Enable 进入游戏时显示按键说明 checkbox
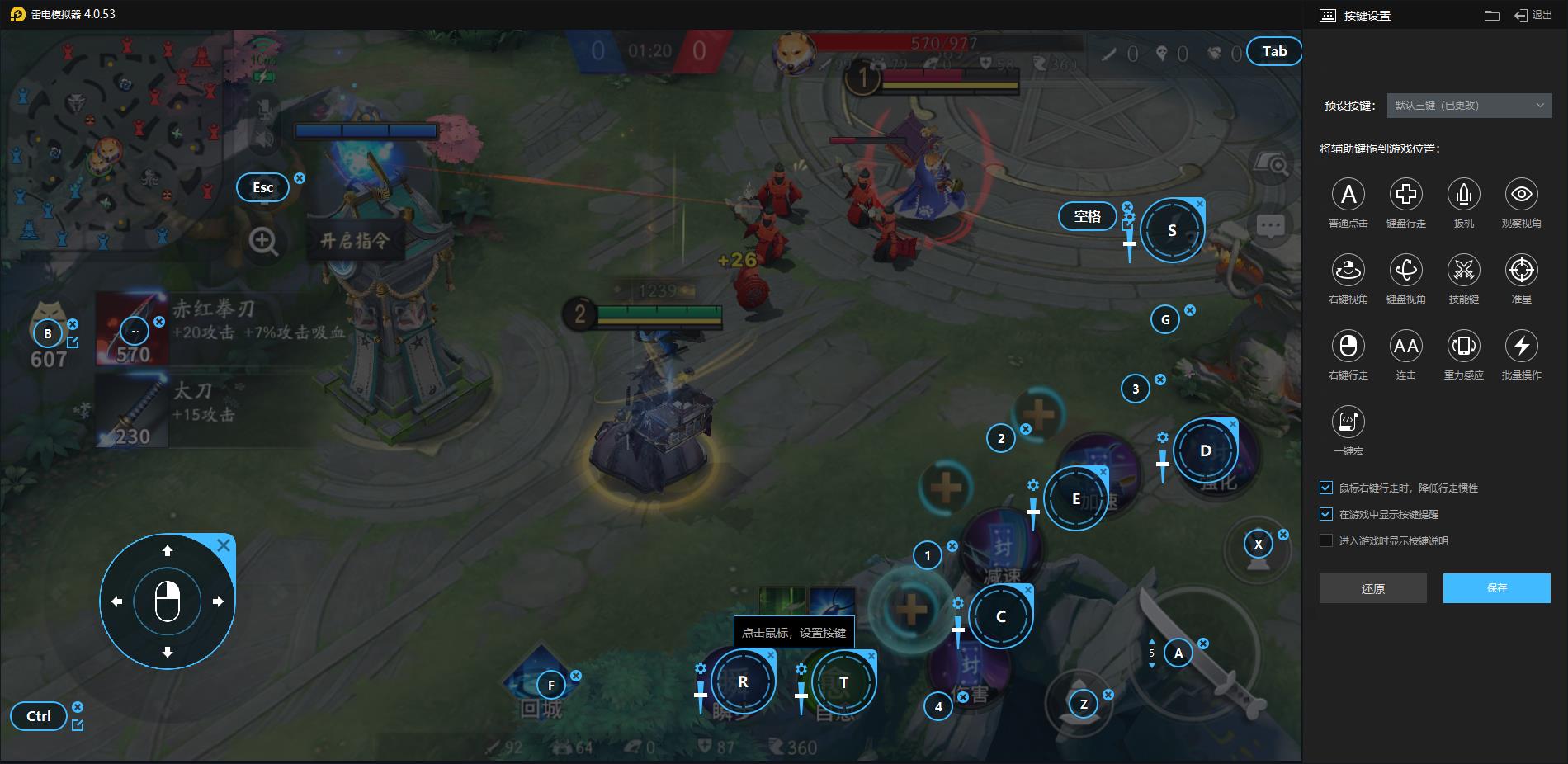The width and height of the screenshot is (1568, 764). click(1326, 540)
